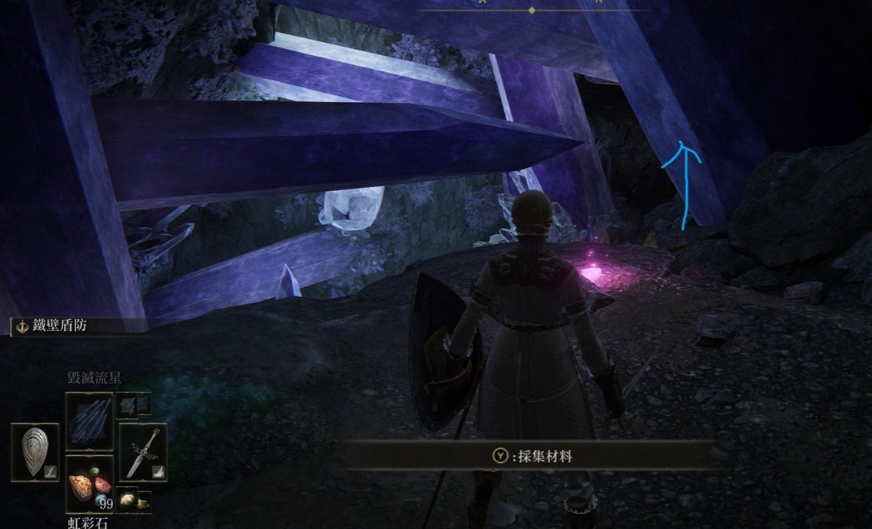Use the 虹彩石 rainbow stone item slot
Image resolution: width=872 pixels, height=529 pixels.
point(89,481)
